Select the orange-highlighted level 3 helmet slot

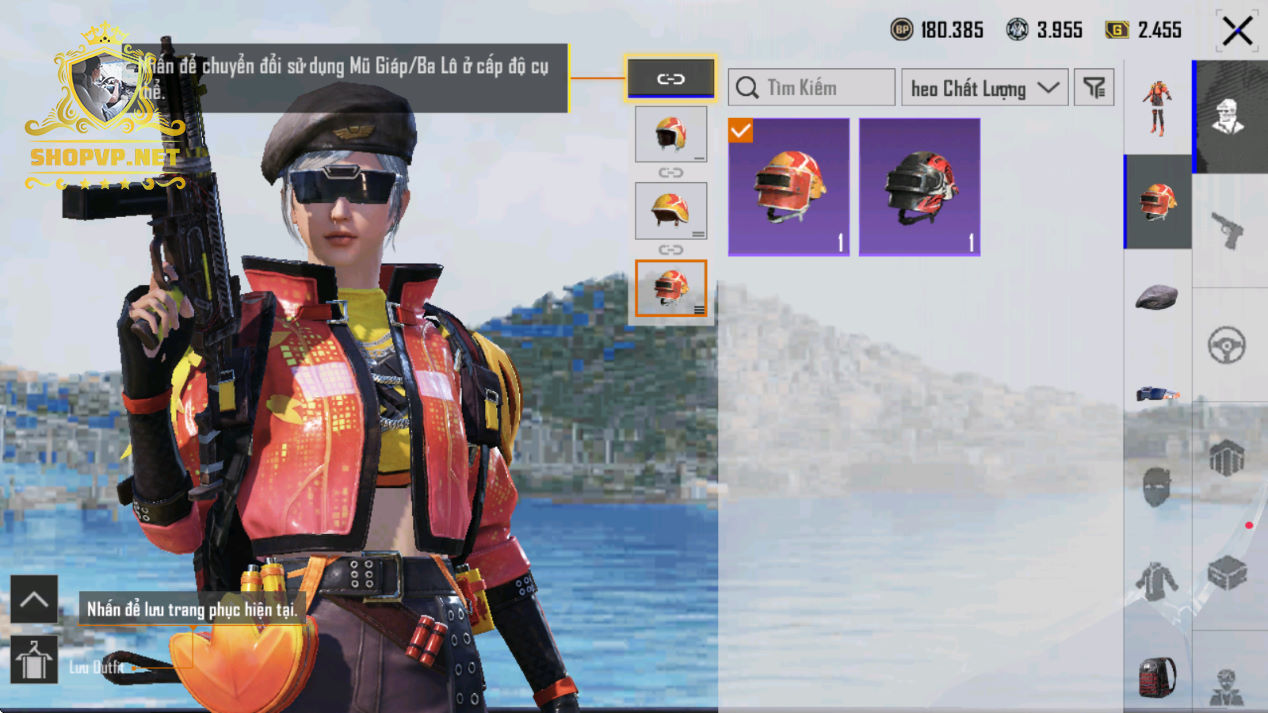click(670, 289)
